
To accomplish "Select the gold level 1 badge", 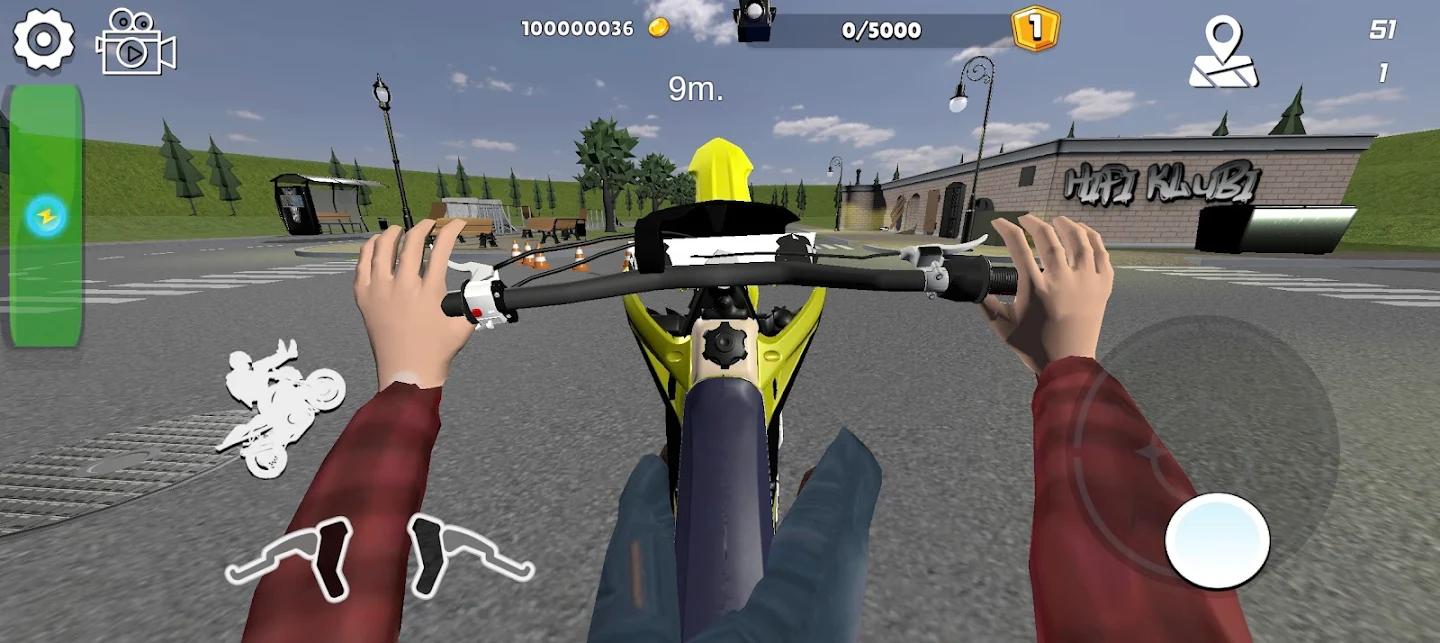I will 1035,27.
